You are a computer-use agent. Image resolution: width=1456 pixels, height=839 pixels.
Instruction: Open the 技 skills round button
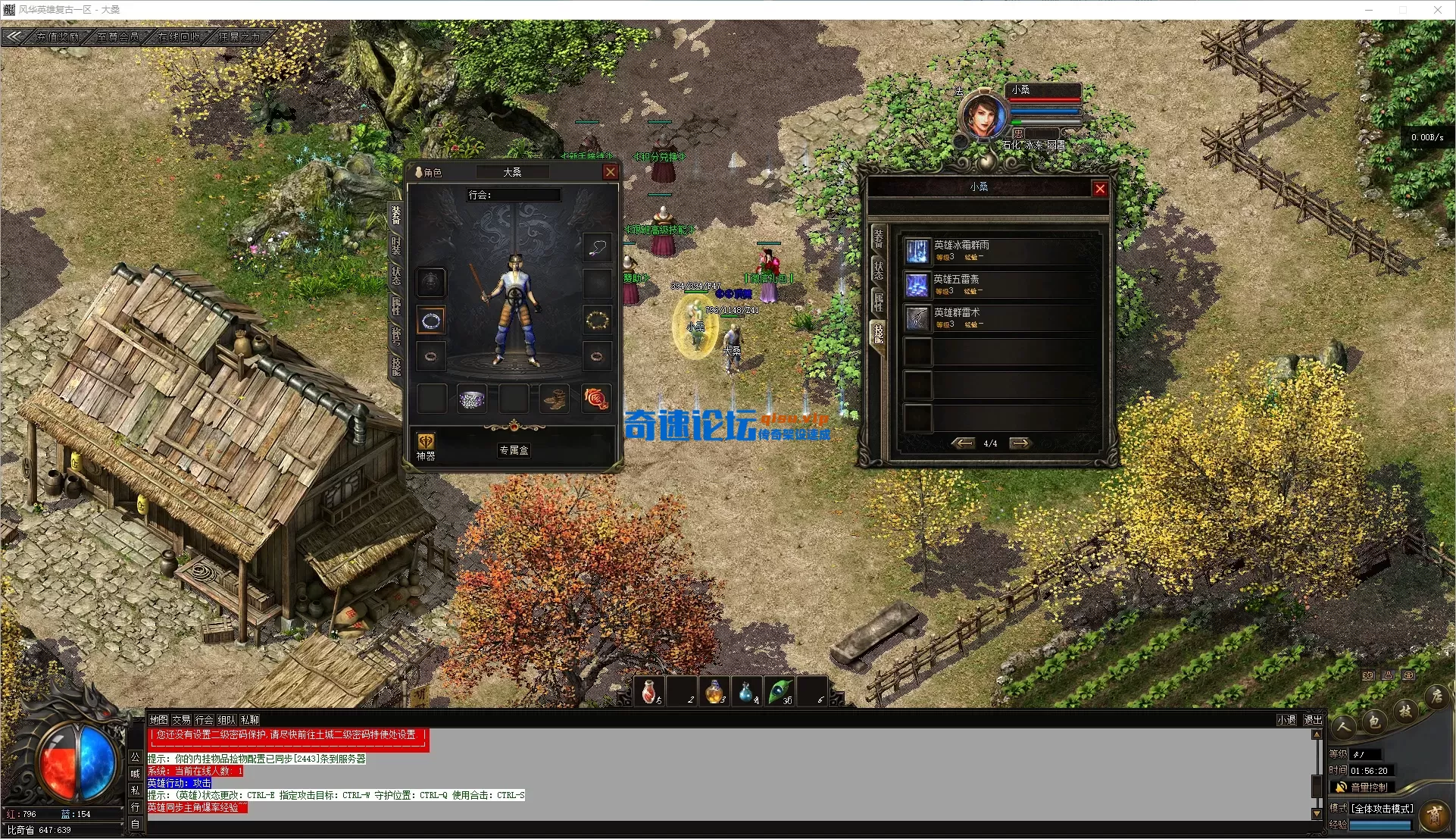click(x=1406, y=711)
